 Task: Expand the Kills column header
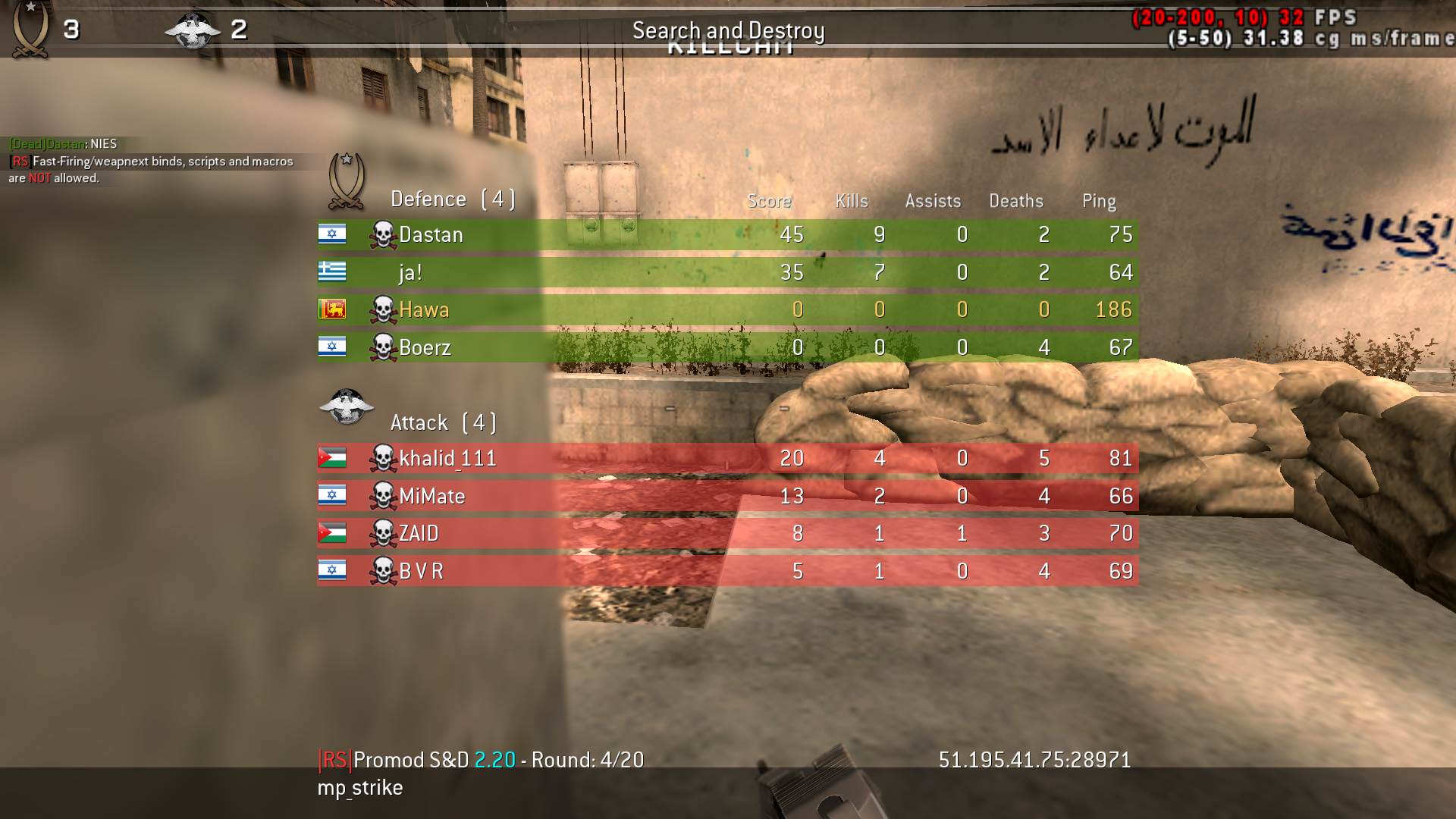[x=851, y=201]
